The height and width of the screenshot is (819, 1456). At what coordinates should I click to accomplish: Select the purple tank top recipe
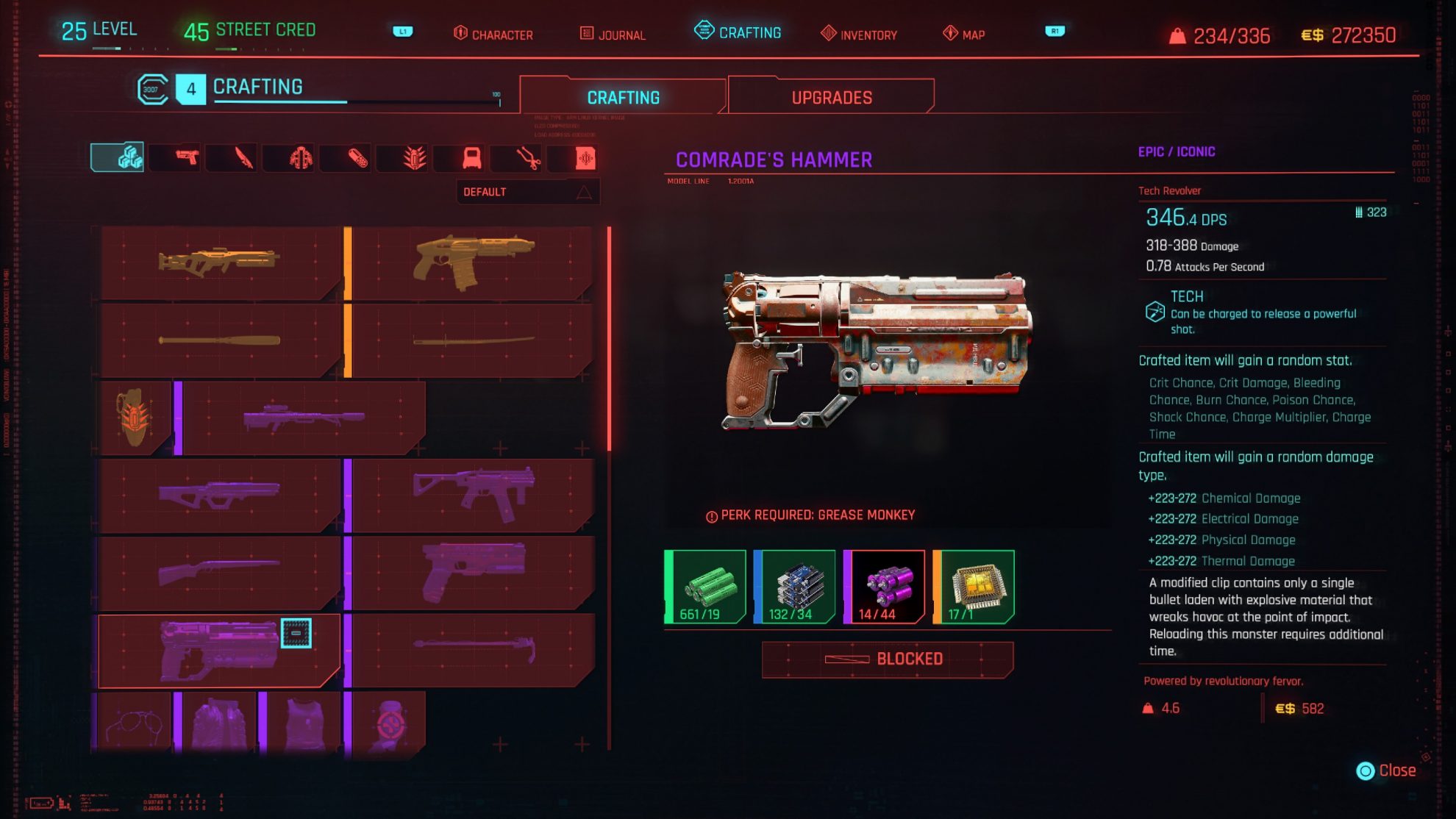coord(303,724)
